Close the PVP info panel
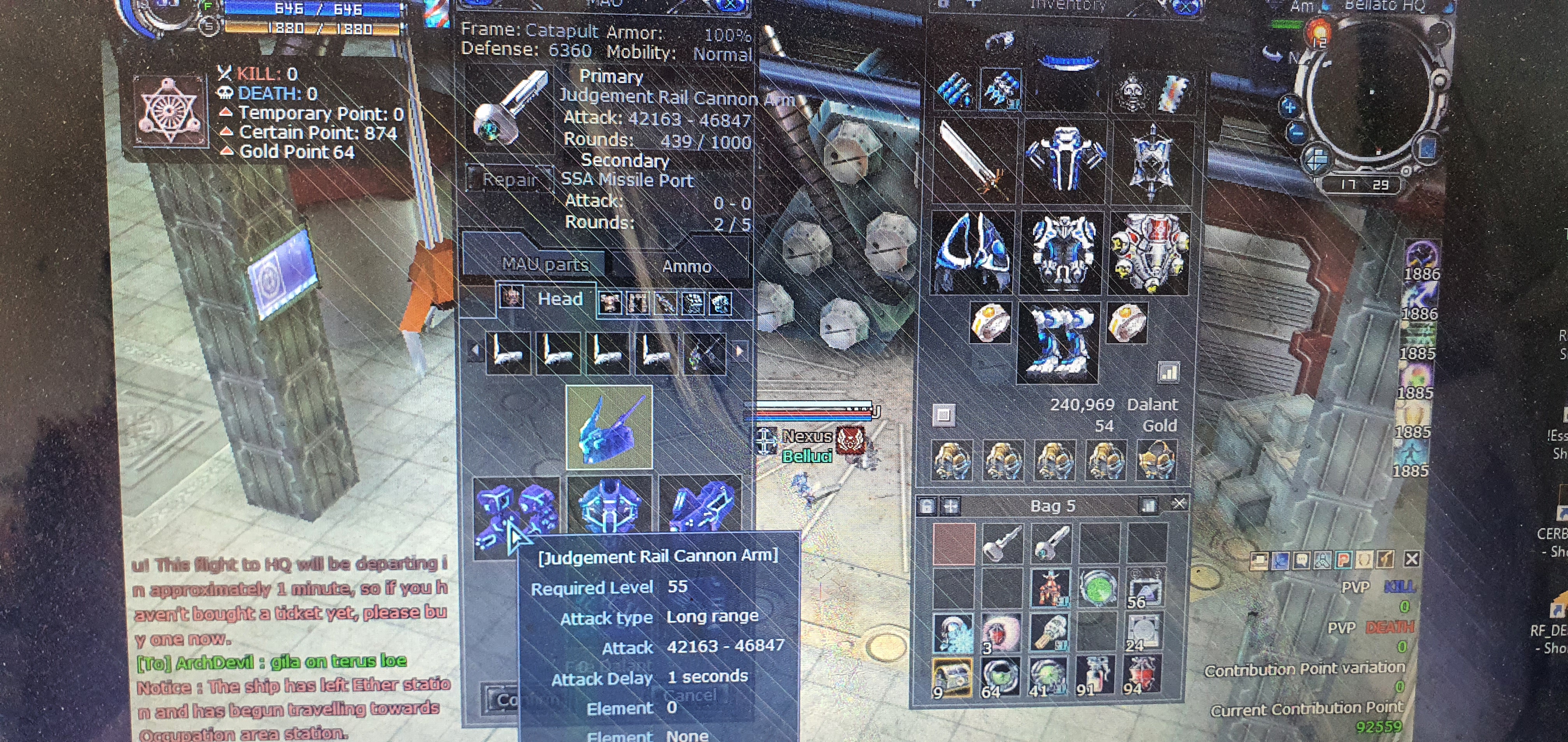This screenshot has height=742, width=1568. click(x=1412, y=559)
